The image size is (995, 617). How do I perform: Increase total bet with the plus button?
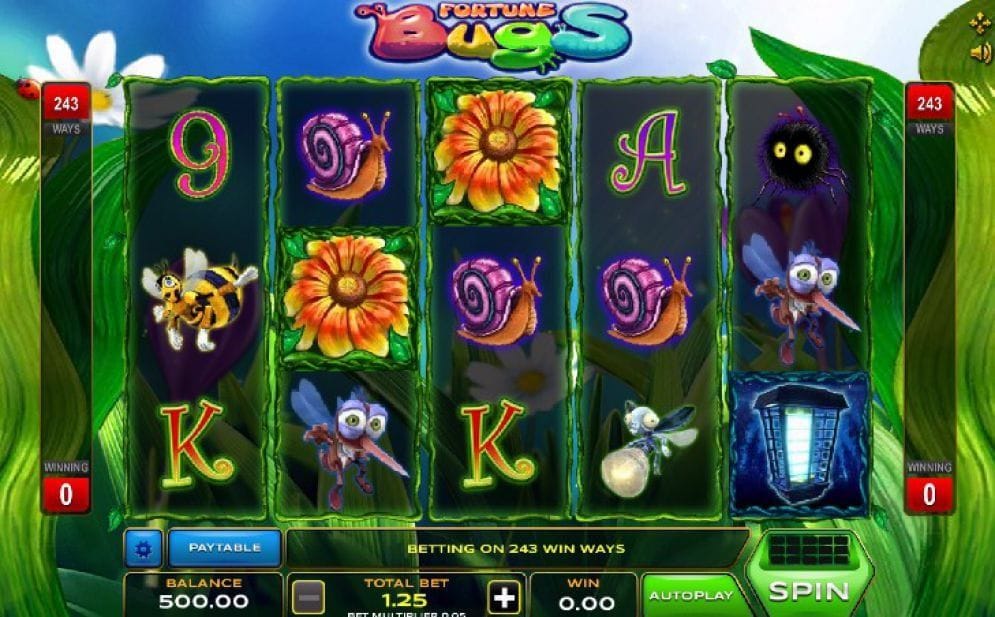tap(505, 597)
